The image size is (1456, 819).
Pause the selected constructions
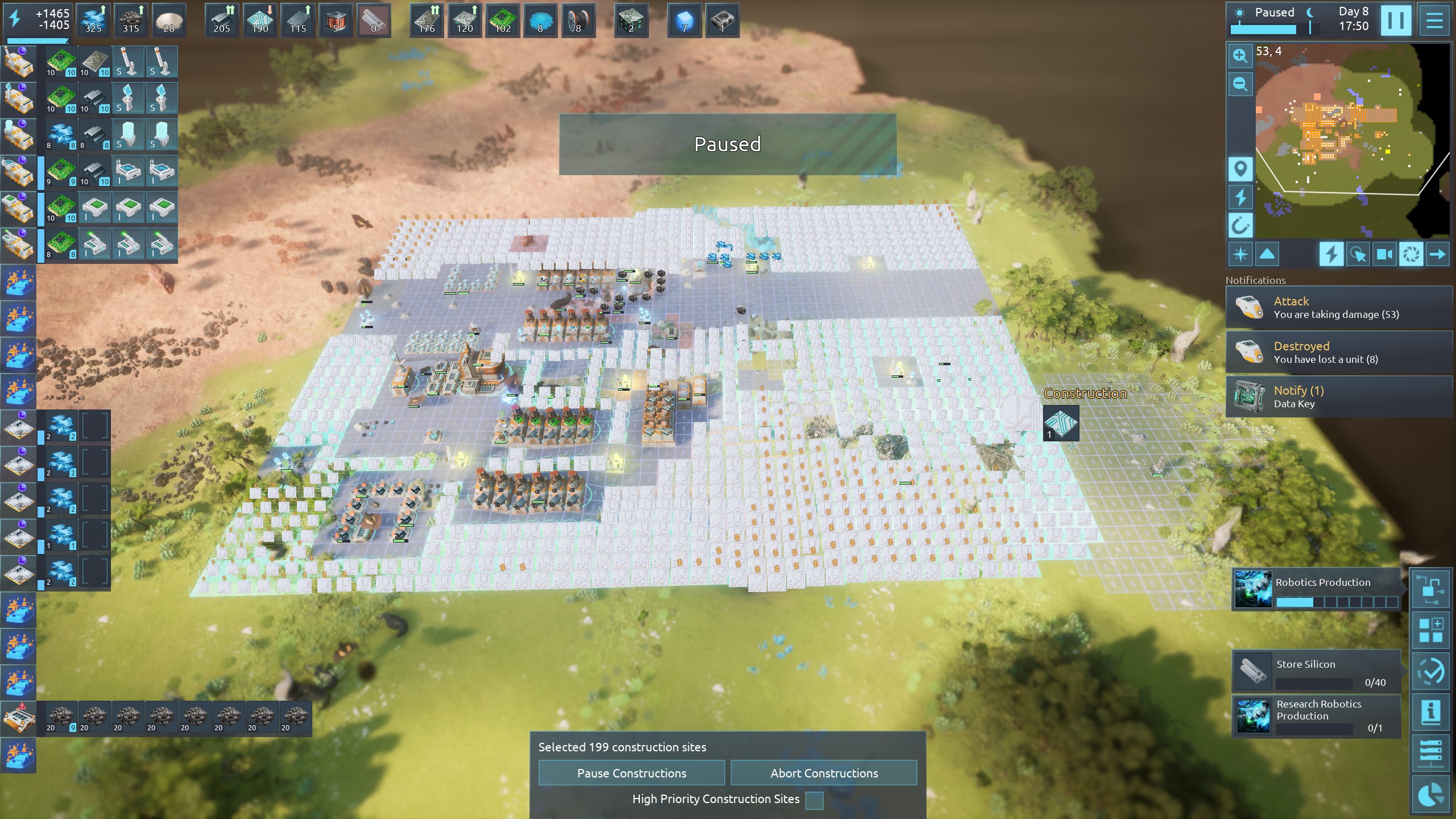pos(631,773)
